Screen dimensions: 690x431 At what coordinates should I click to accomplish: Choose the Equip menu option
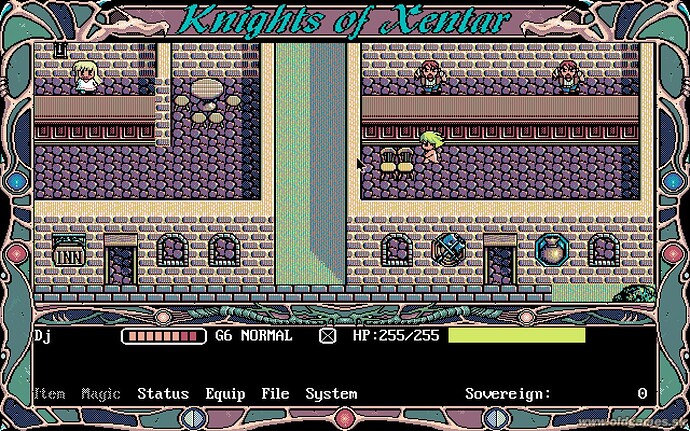(x=225, y=394)
